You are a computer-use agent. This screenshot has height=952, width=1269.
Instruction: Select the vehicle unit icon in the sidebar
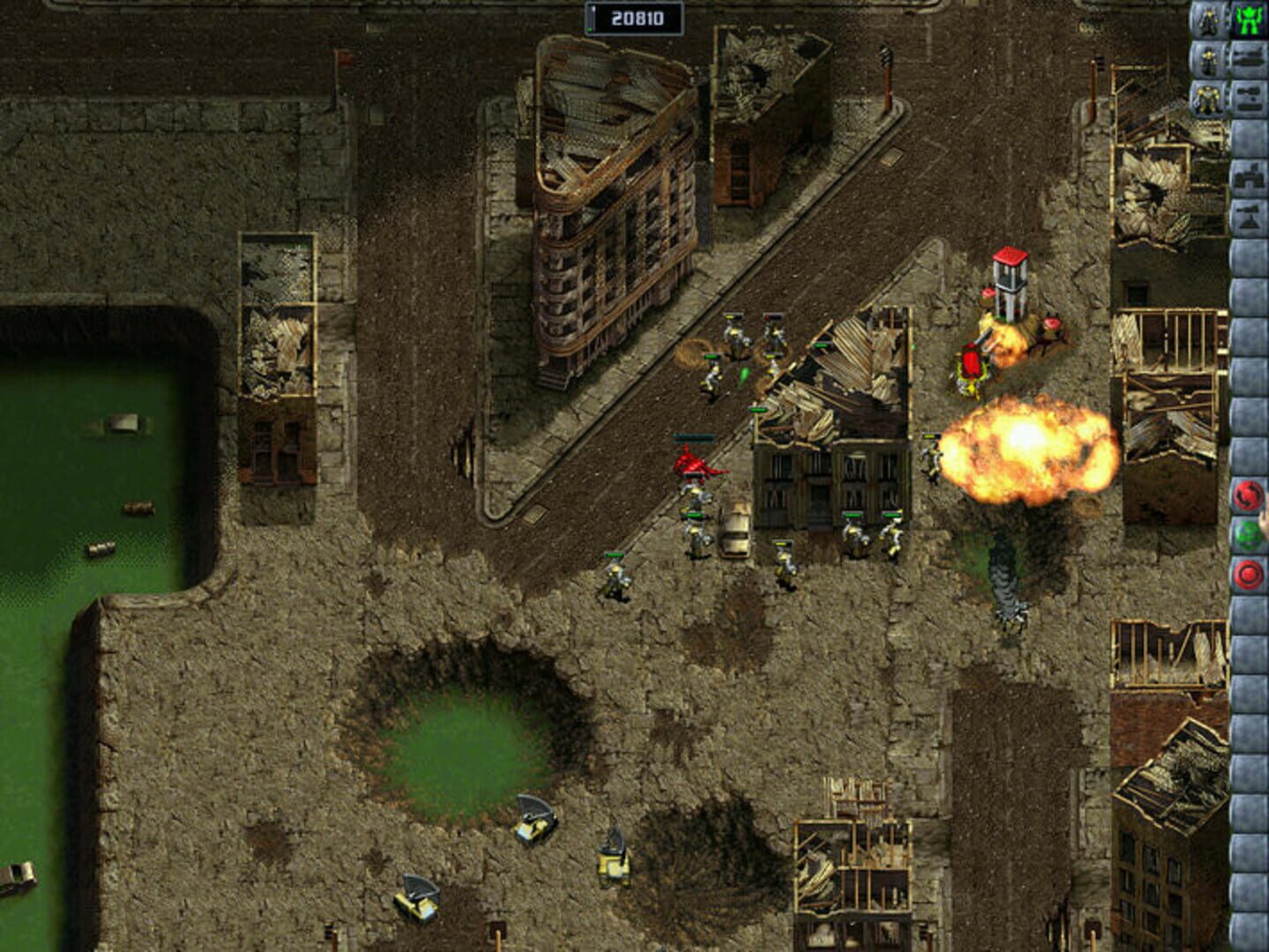tap(1248, 95)
